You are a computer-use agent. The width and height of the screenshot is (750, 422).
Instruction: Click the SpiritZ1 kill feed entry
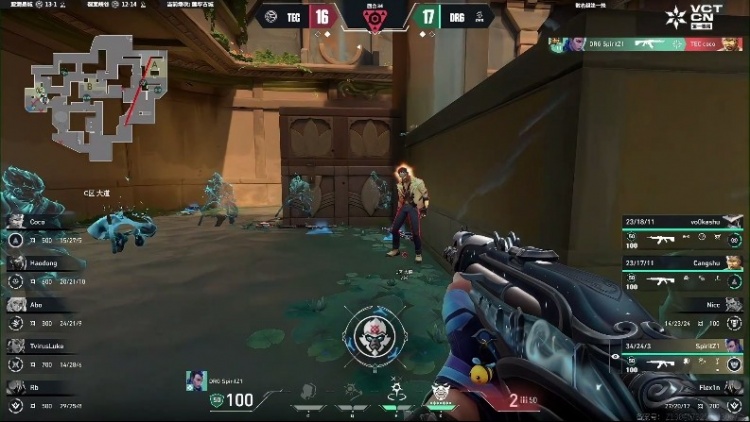647,45
